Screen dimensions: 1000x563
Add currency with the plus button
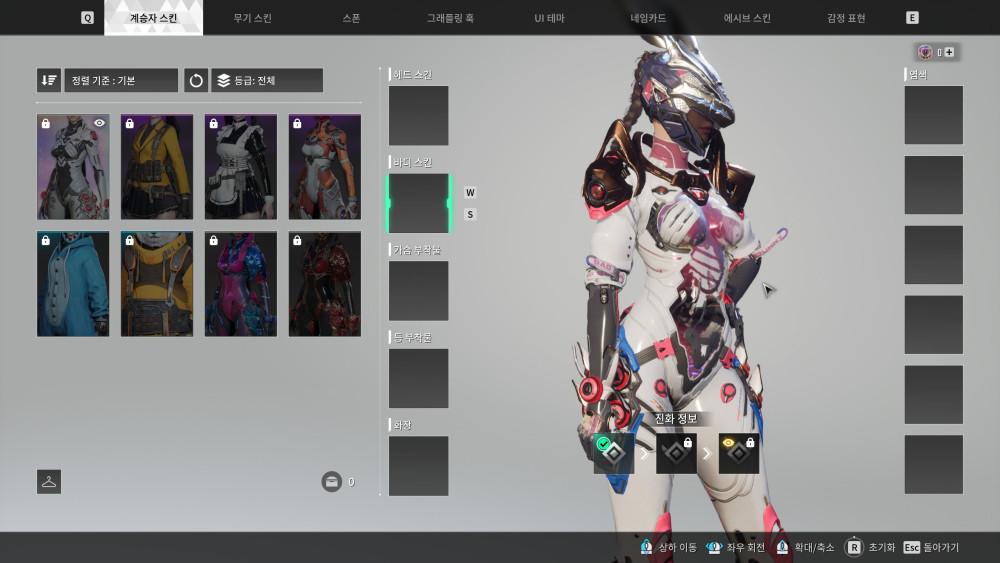pos(948,52)
